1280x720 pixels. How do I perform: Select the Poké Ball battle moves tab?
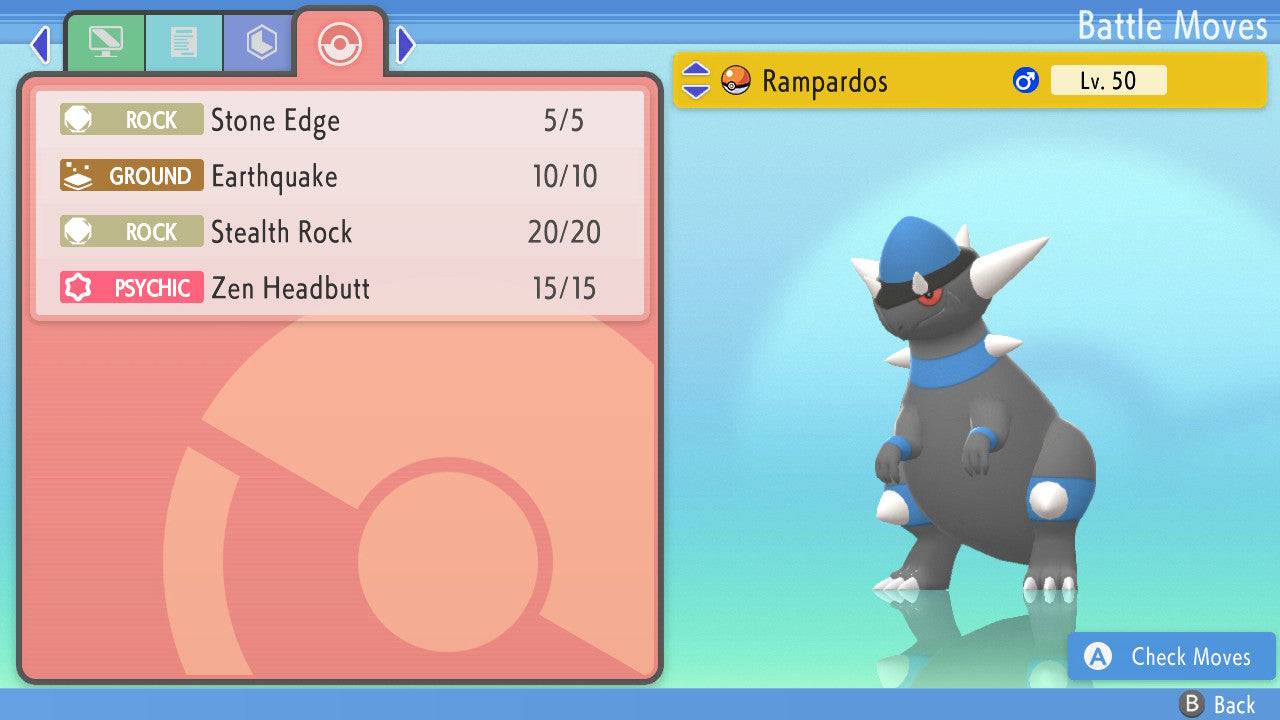coord(340,43)
